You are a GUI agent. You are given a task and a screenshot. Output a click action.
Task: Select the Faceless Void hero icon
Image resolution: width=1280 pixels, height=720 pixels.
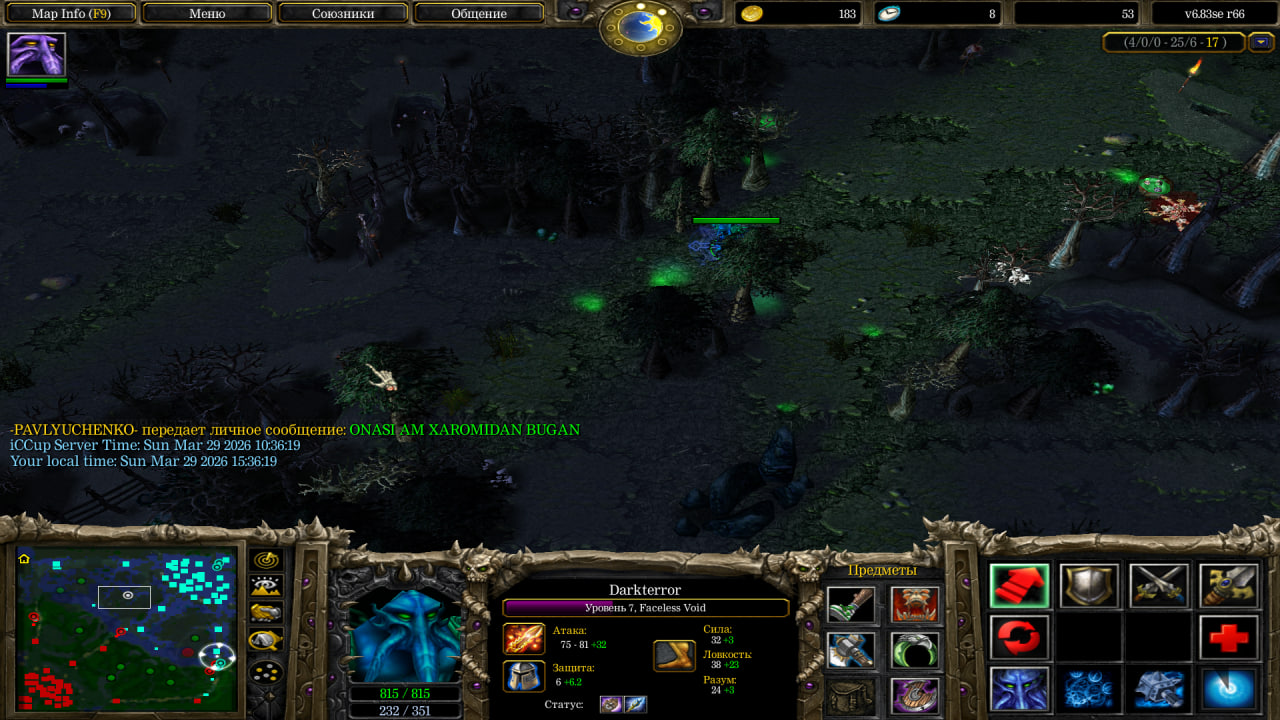pos(36,54)
